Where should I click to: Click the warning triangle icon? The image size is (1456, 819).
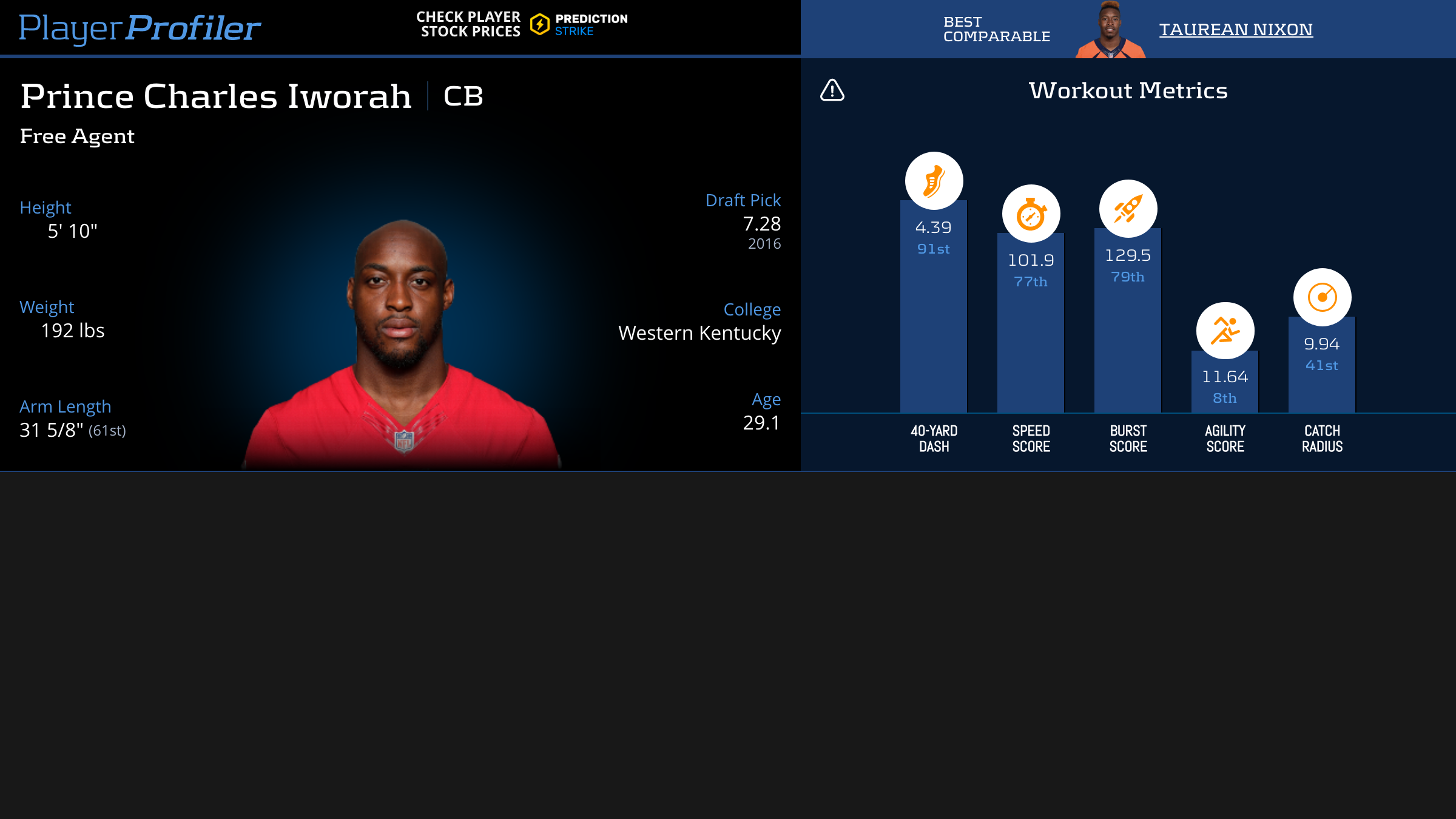tap(832, 90)
